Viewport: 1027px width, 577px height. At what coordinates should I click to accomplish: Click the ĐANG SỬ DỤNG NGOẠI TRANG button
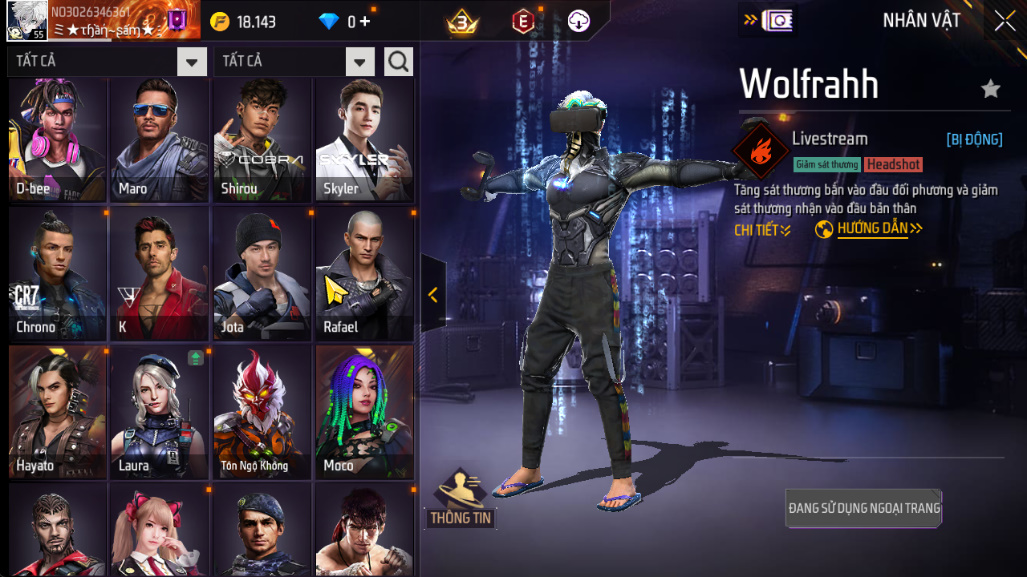864,508
